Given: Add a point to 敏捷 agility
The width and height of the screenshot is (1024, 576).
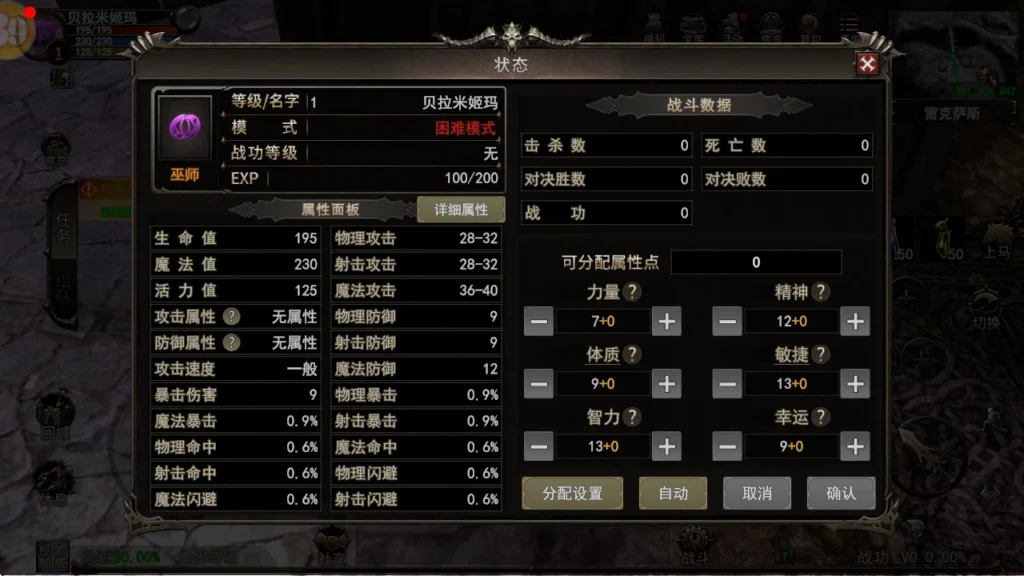Looking at the screenshot, I should point(854,384).
